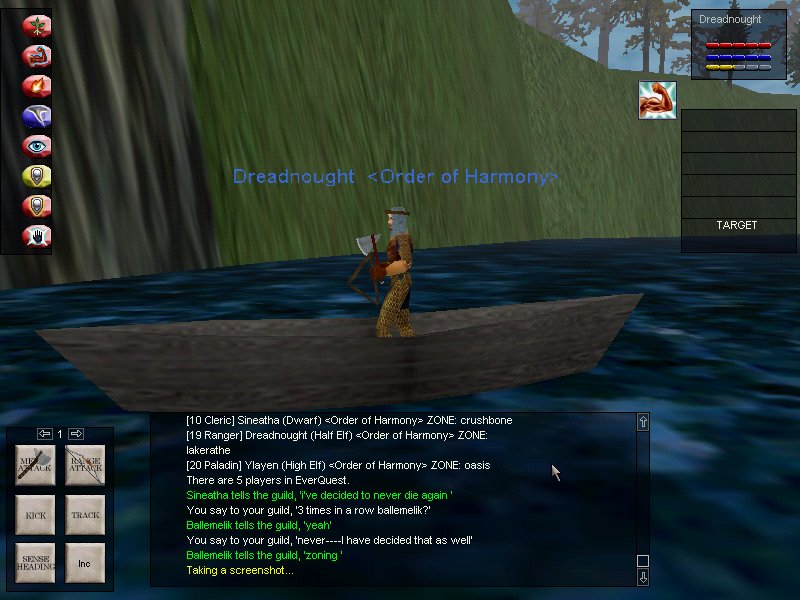800x600 pixels.
Task: Go to the previous hotbar page
Action: pos(44,434)
